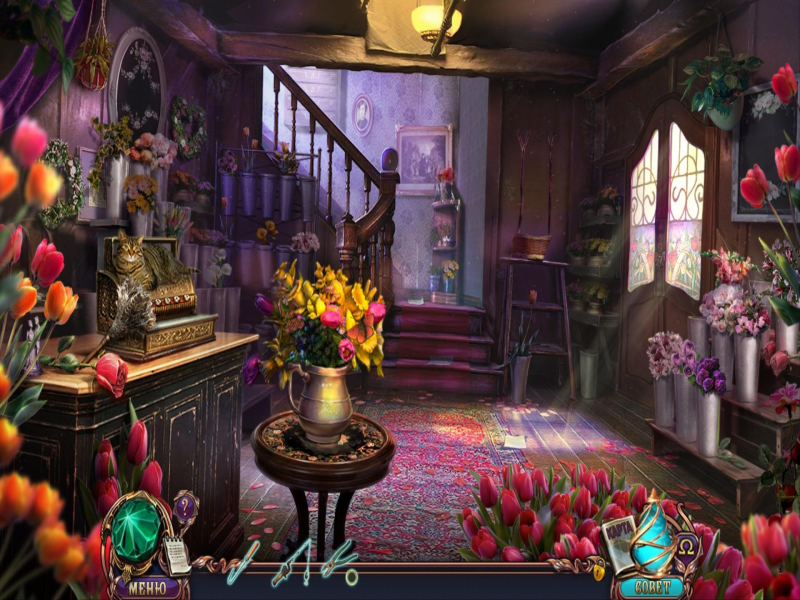This screenshot has height=600, width=800.
Task: Open the notepad journal
Action: (x=177, y=553)
